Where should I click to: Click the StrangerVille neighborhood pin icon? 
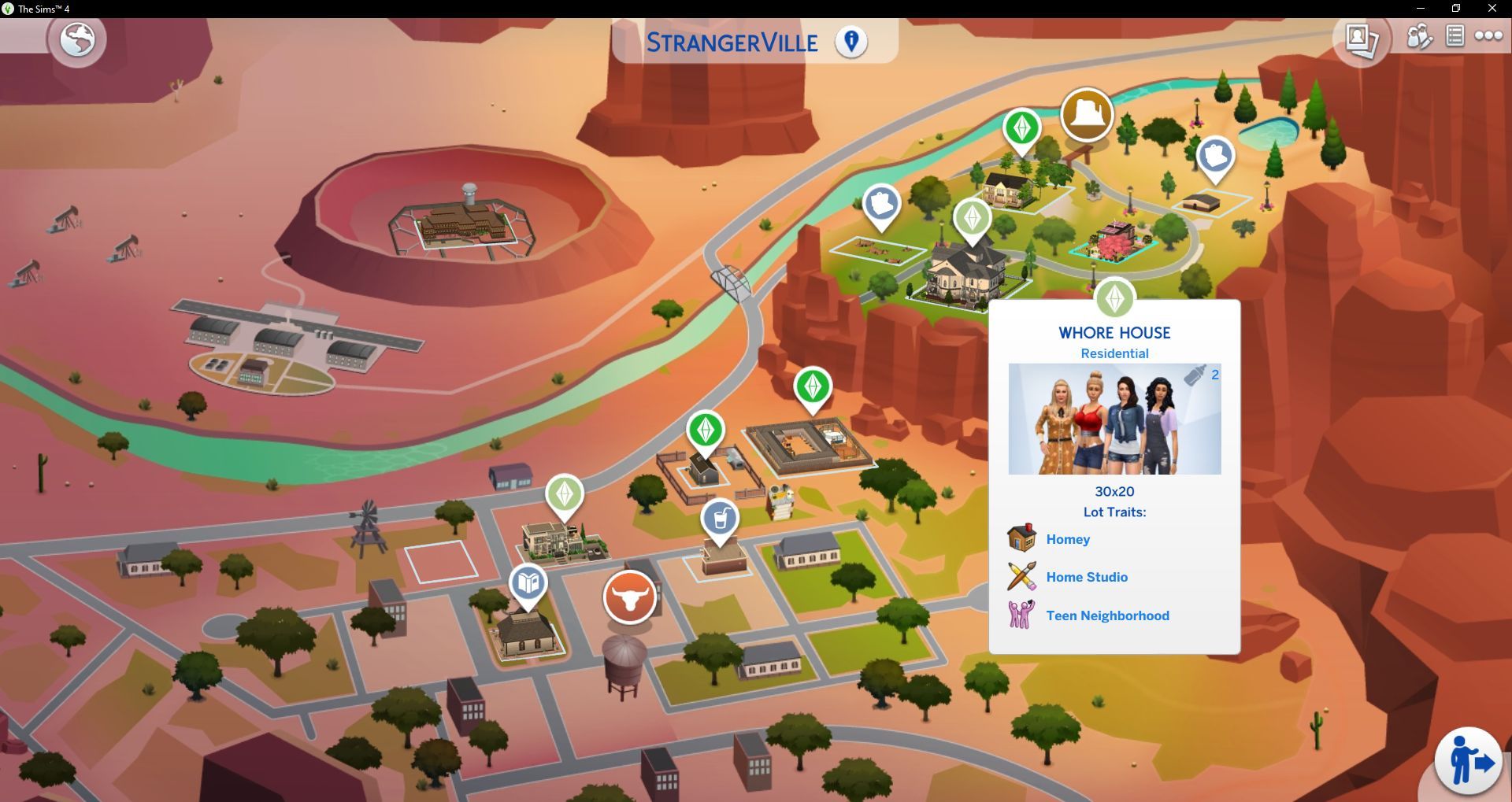tap(851, 41)
